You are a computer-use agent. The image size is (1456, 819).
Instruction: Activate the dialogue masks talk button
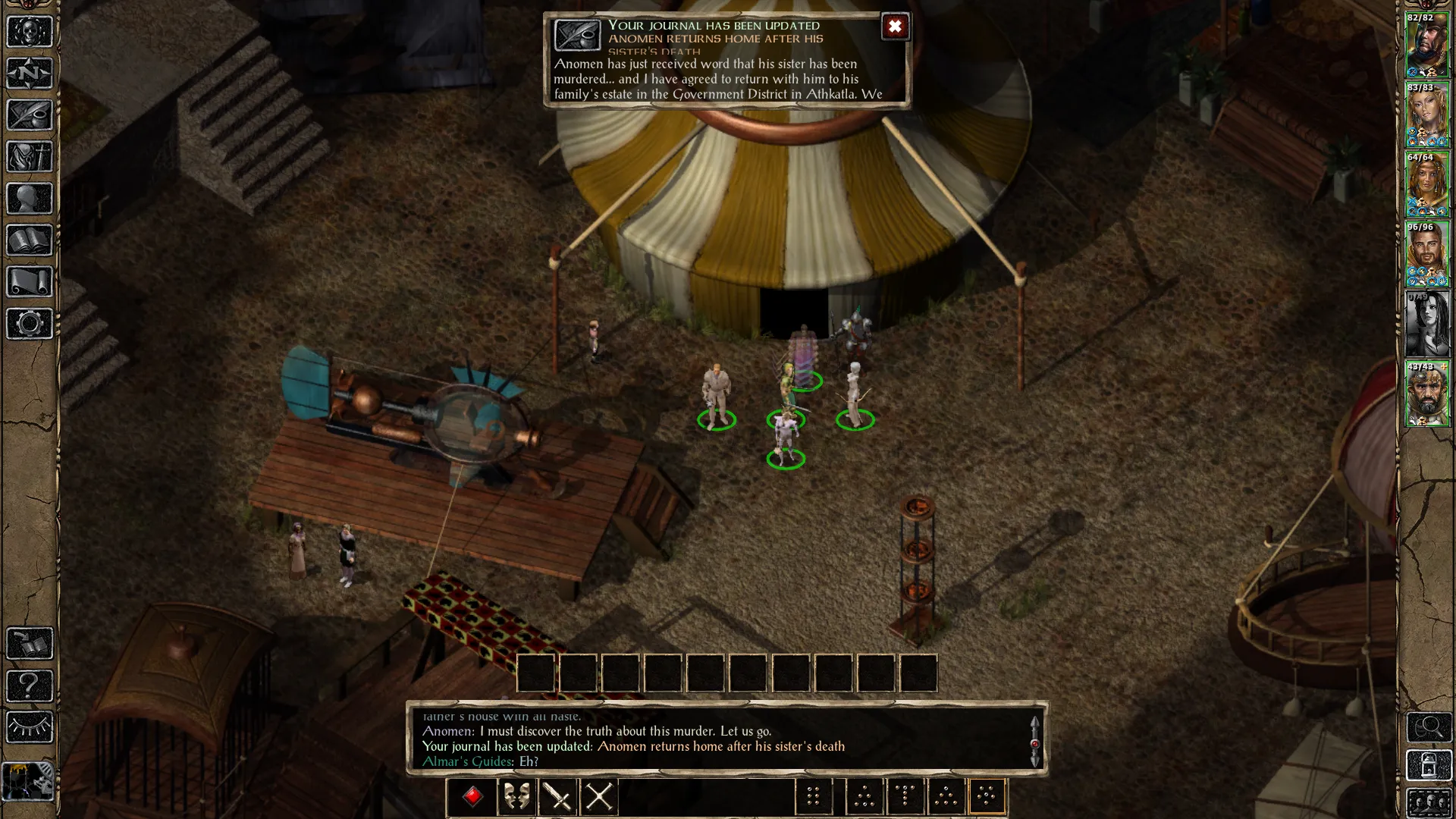[x=516, y=797]
